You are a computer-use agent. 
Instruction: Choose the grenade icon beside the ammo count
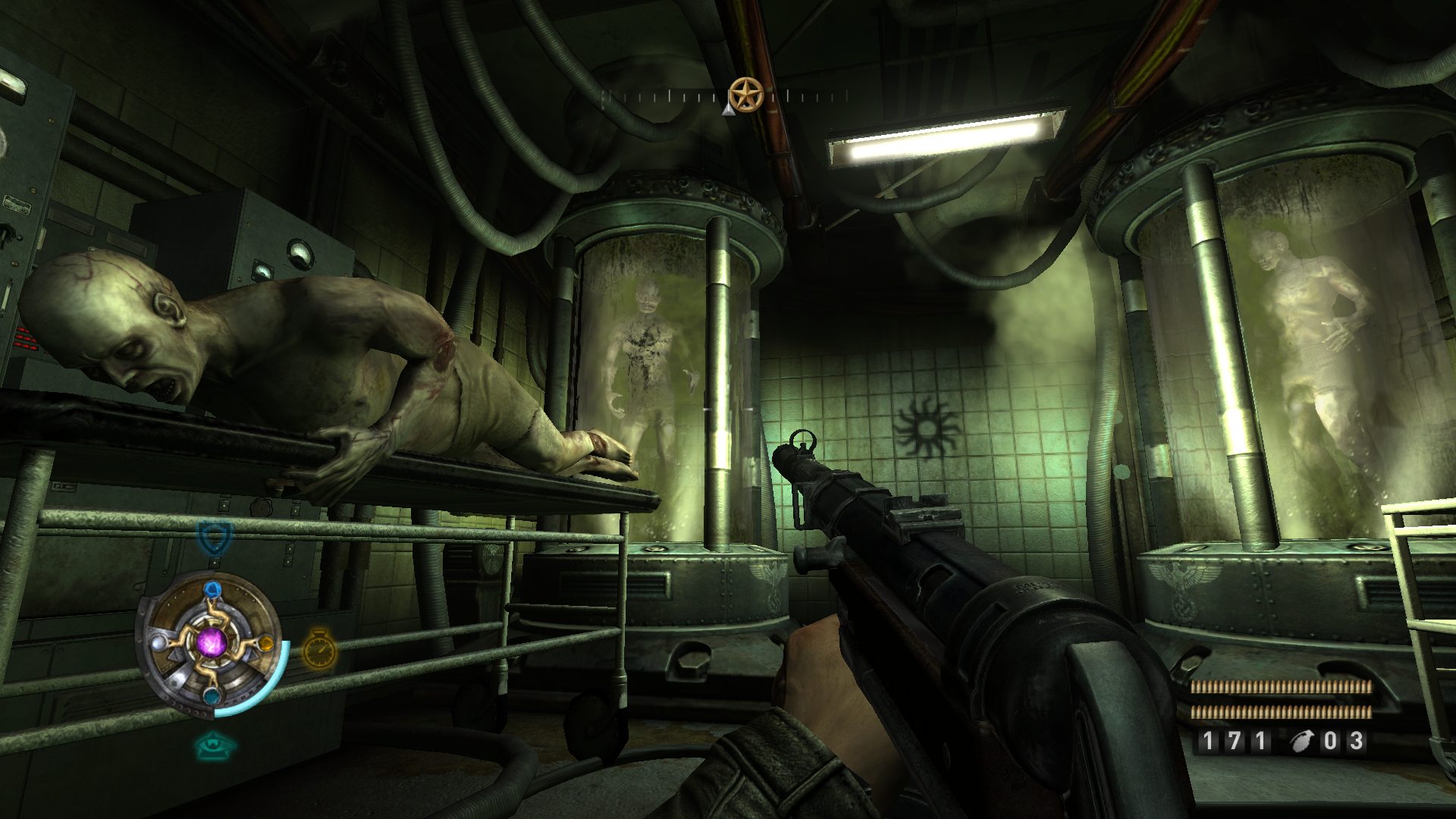[1301, 741]
